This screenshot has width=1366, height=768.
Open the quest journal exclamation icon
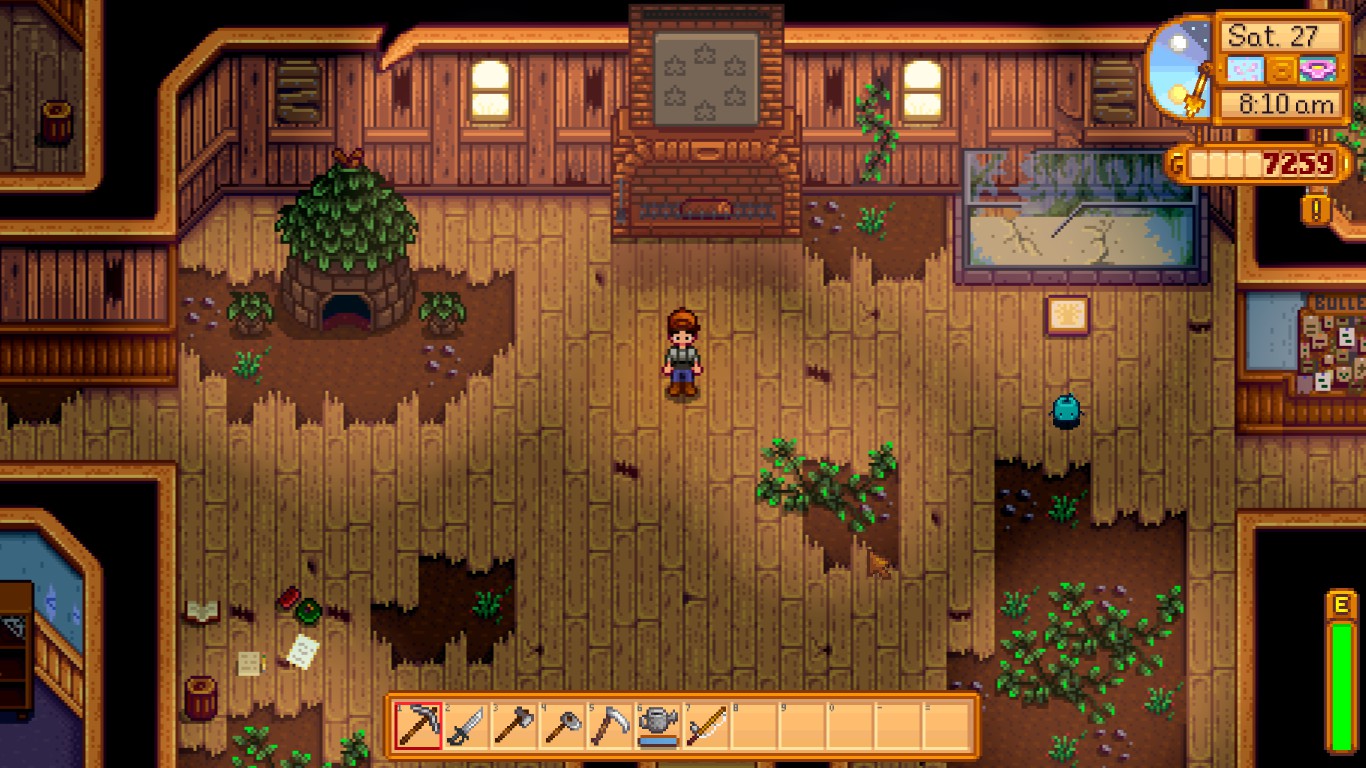click(1317, 210)
